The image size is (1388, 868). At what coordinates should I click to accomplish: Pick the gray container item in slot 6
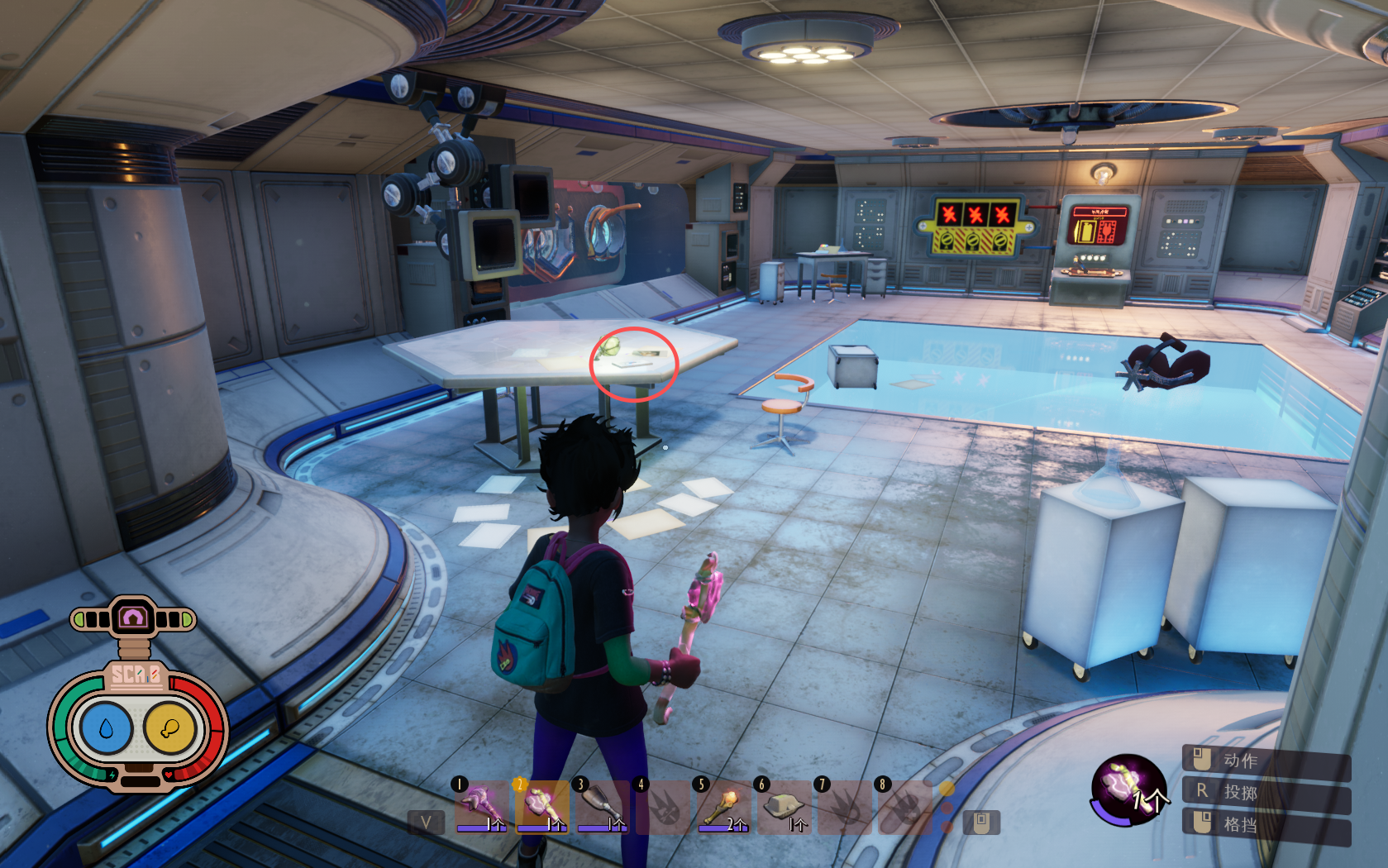pyautogui.click(x=783, y=804)
